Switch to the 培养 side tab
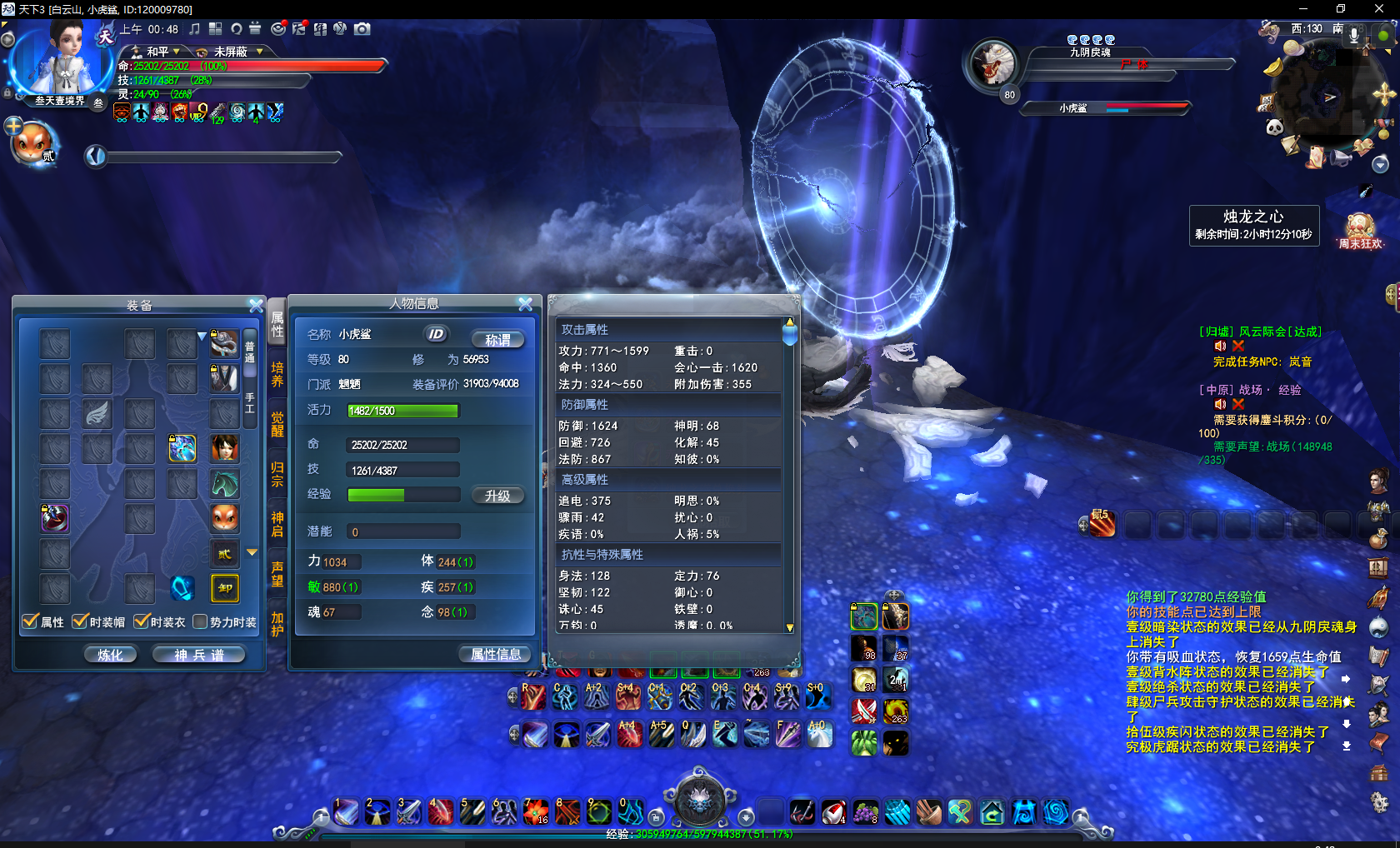Screen dimensions: 1400x848 pyautogui.click(x=277, y=374)
